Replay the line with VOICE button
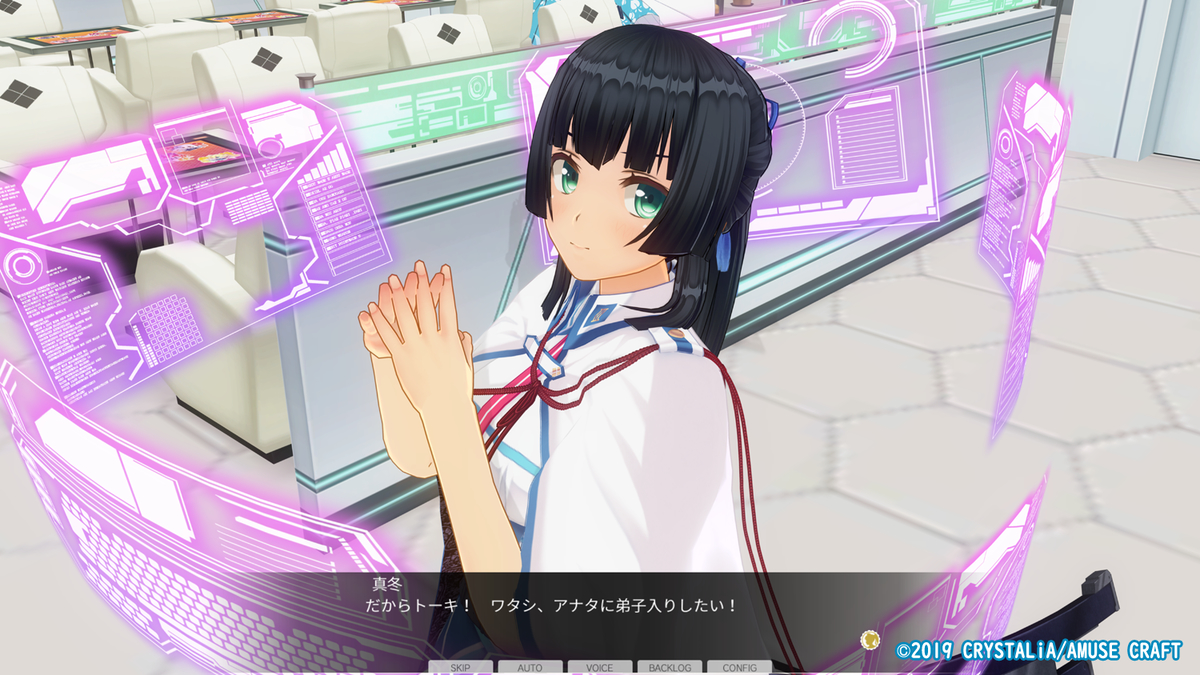The image size is (1200, 675). 600,667
